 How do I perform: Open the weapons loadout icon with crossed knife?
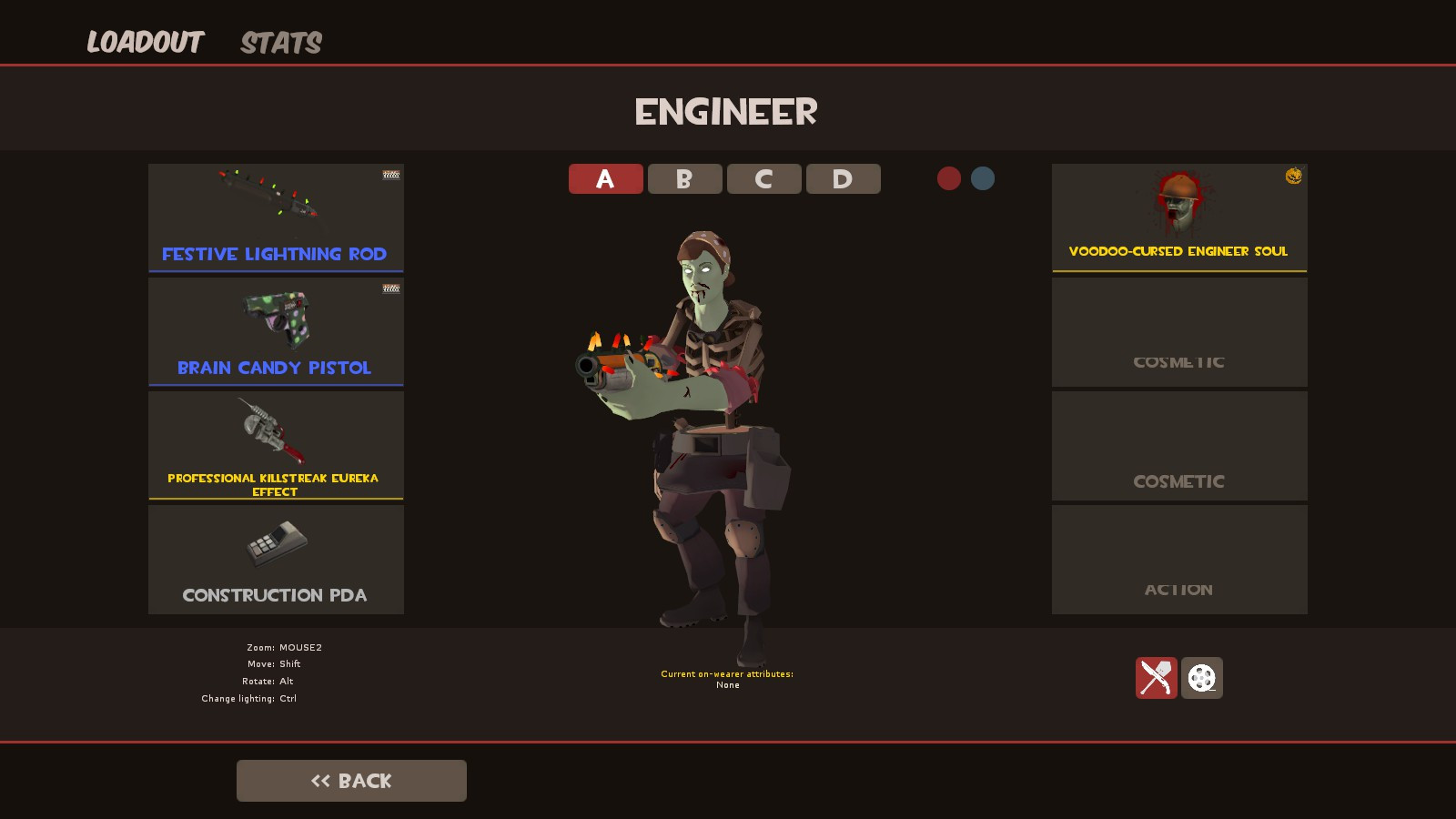click(1156, 678)
